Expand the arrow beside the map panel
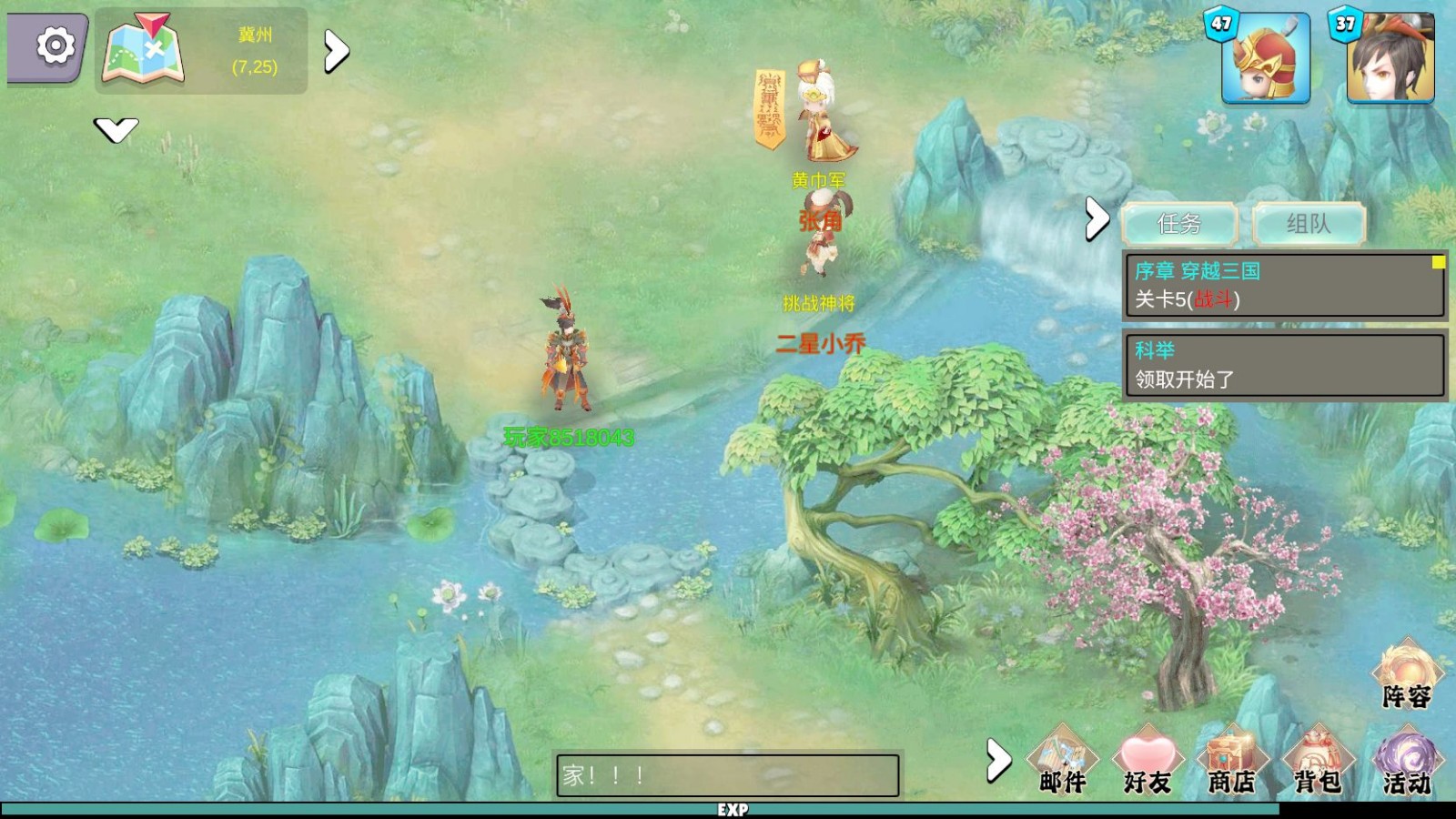Viewport: 1456px width, 819px height. point(337,52)
